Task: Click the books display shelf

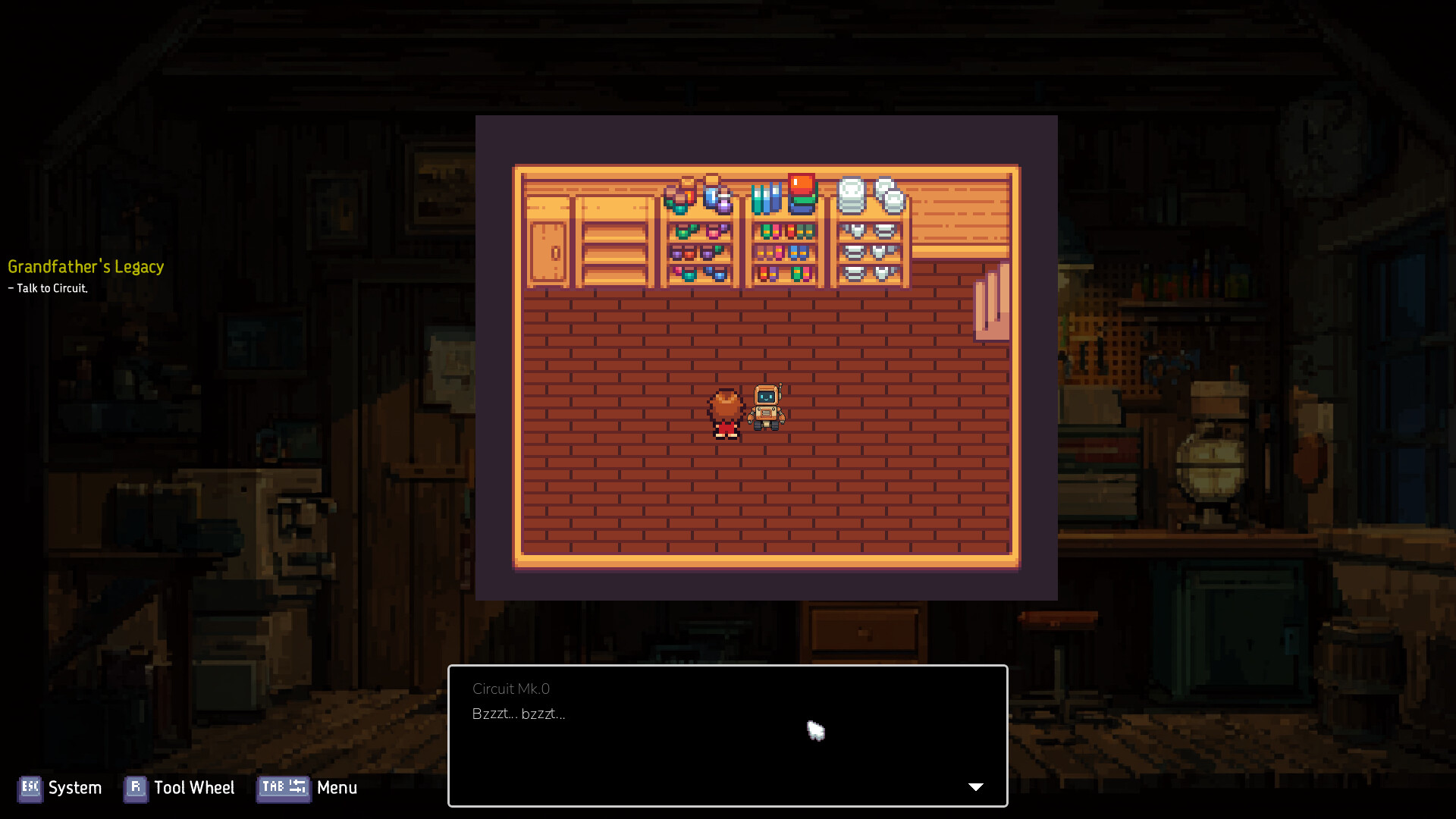Action: coord(783,250)
